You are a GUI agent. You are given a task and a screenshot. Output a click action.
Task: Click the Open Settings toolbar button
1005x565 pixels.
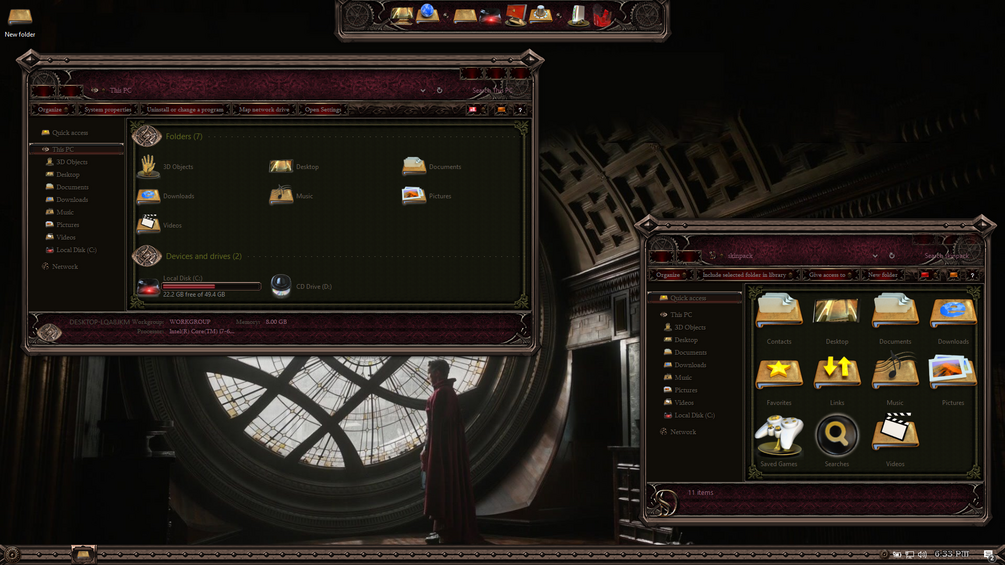[x=323, y=110]
